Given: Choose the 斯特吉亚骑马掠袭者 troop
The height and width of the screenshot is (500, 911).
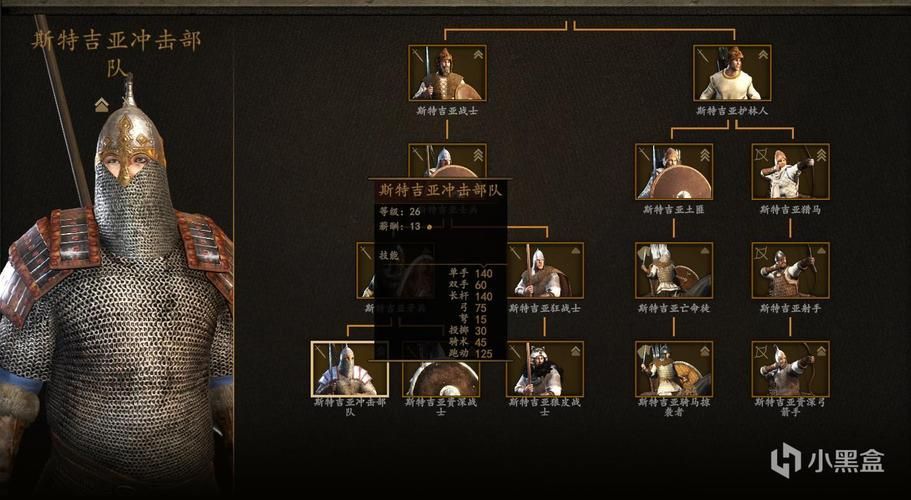Looking at the screenshot, I should (674, 368).
